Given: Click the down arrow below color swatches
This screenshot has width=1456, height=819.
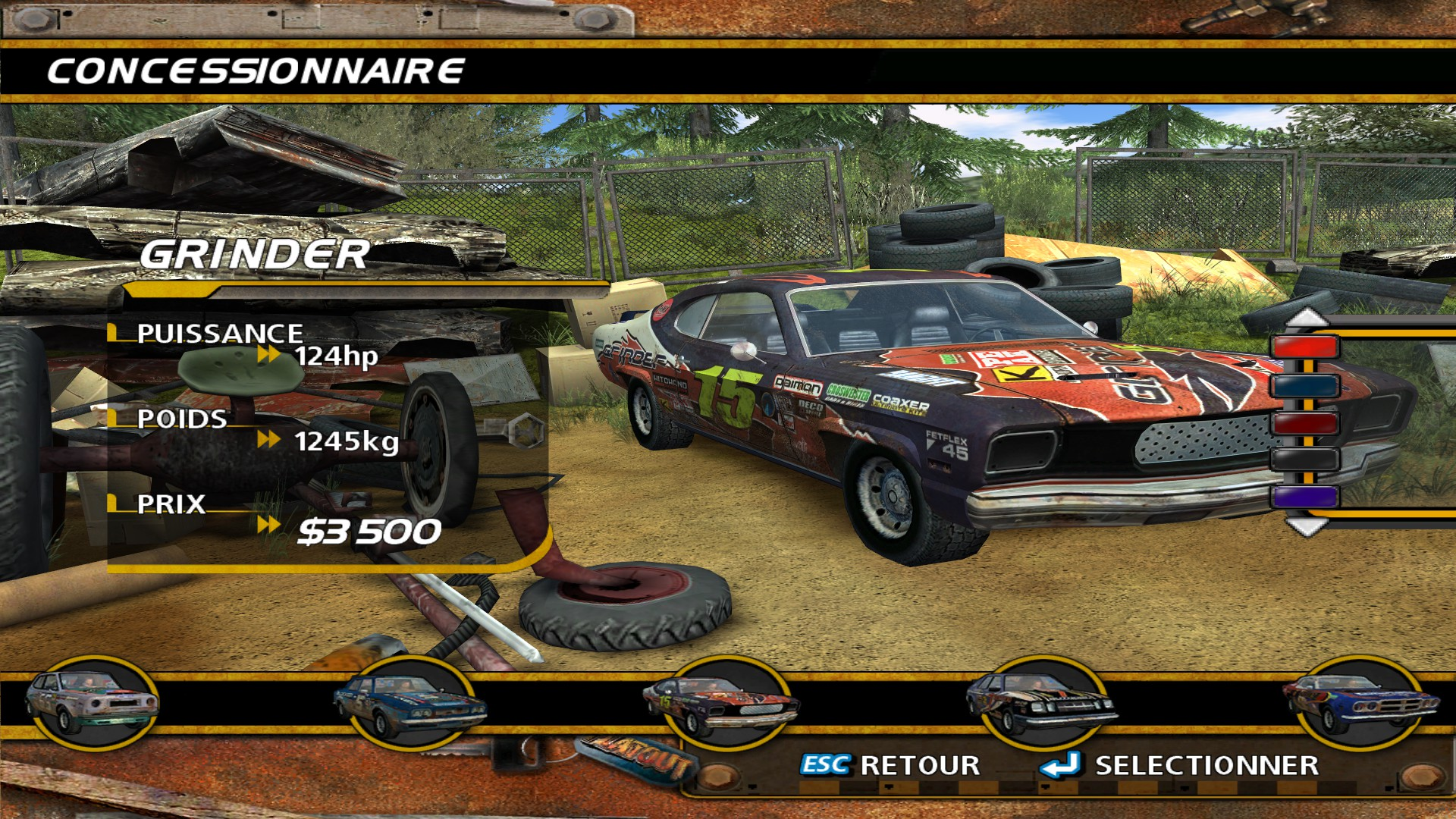Looking at the screenshot, I should (x=1306, y=526).
